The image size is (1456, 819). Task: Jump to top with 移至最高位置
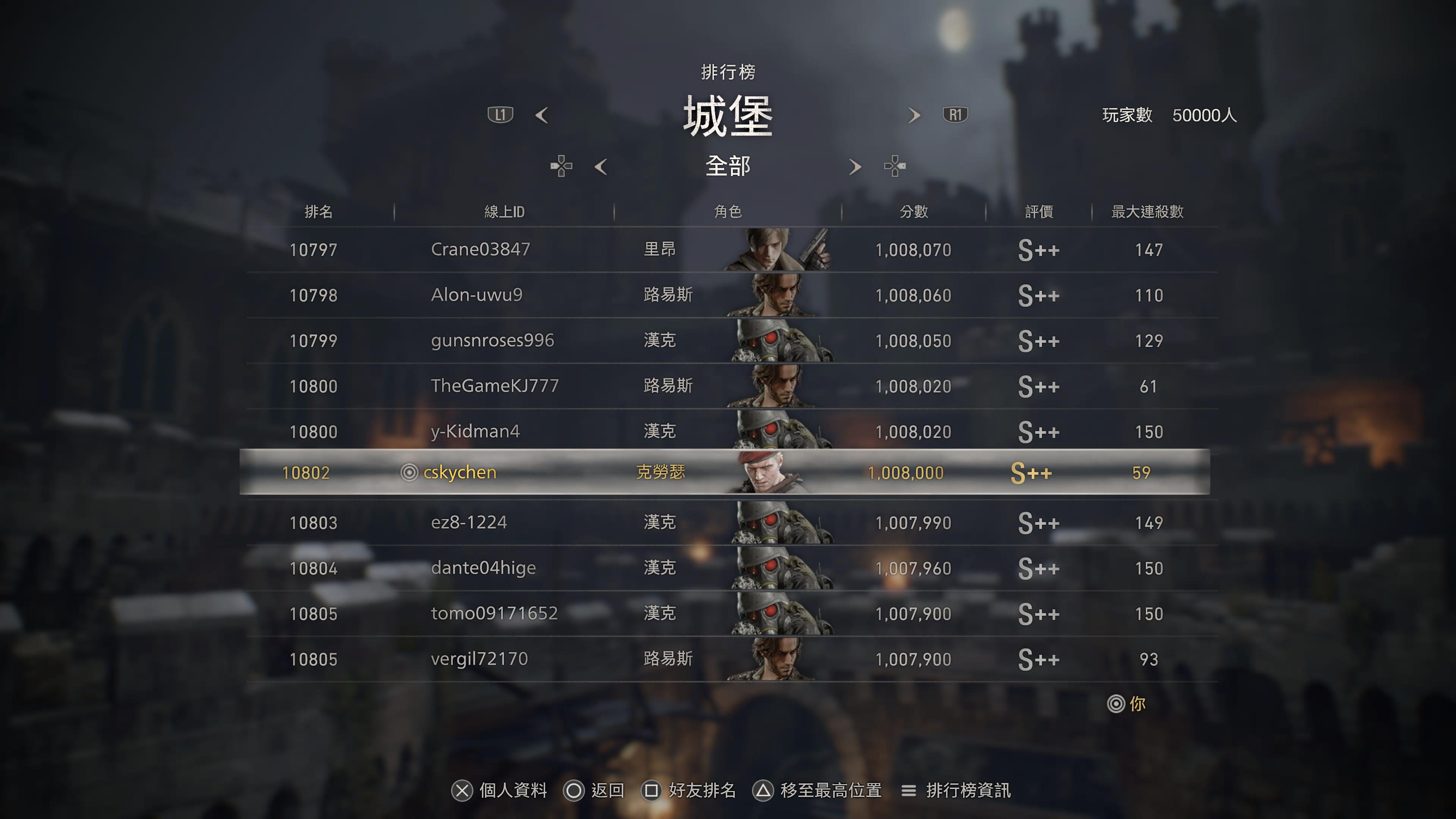[x=817, y=790]
